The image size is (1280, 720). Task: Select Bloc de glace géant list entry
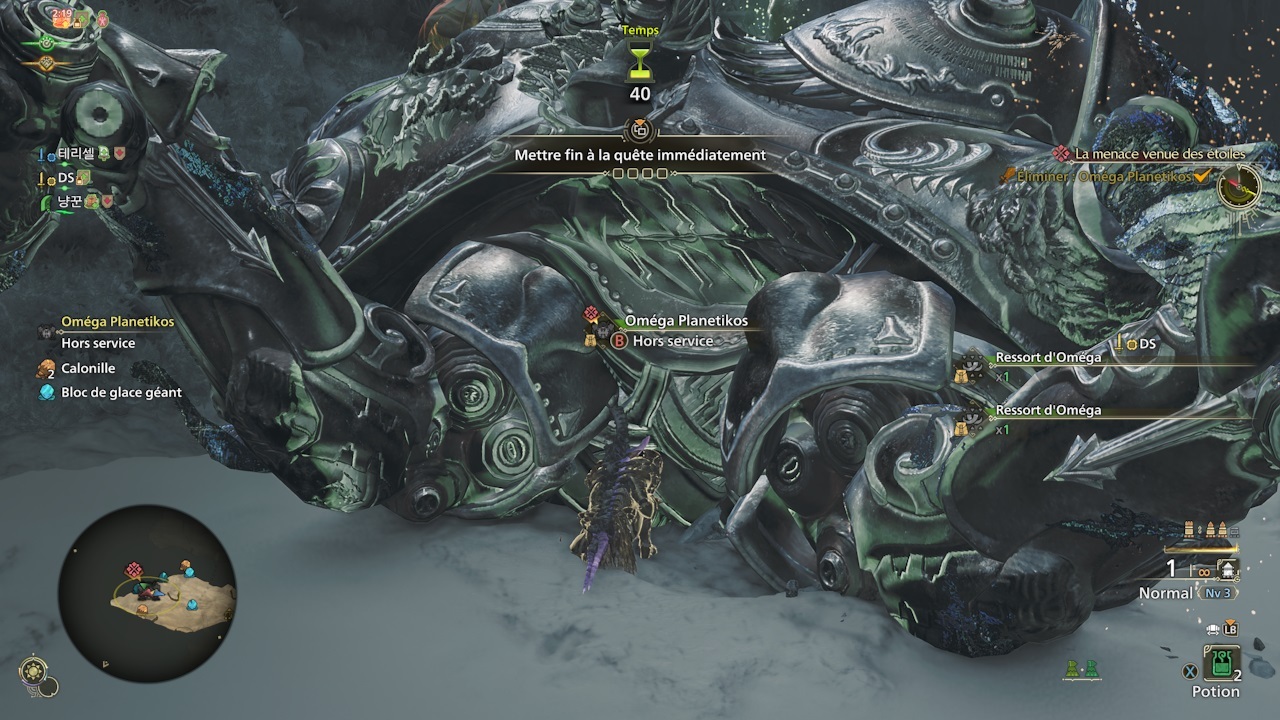click(121, 392)
